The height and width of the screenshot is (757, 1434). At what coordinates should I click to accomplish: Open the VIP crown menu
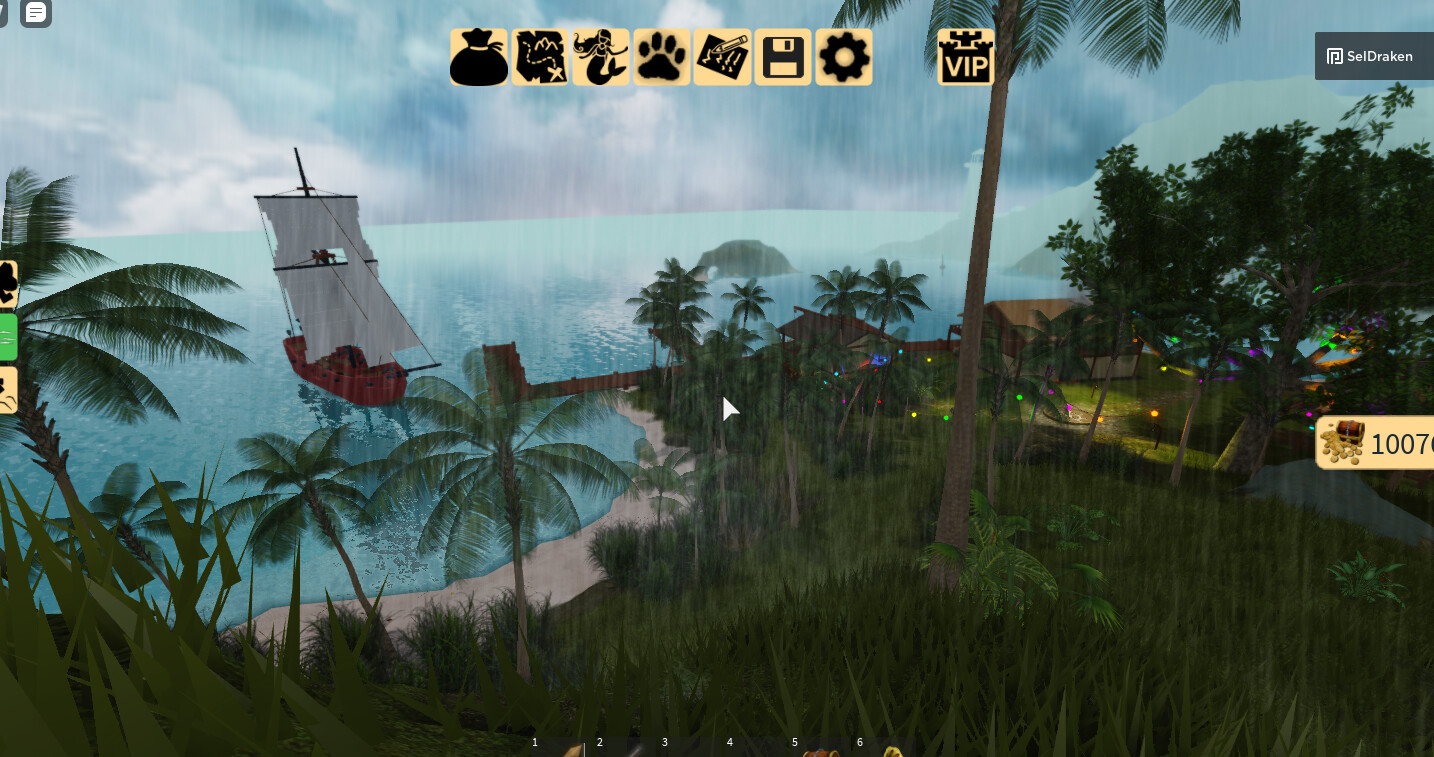pyautogui.click(x=965, y=57)
